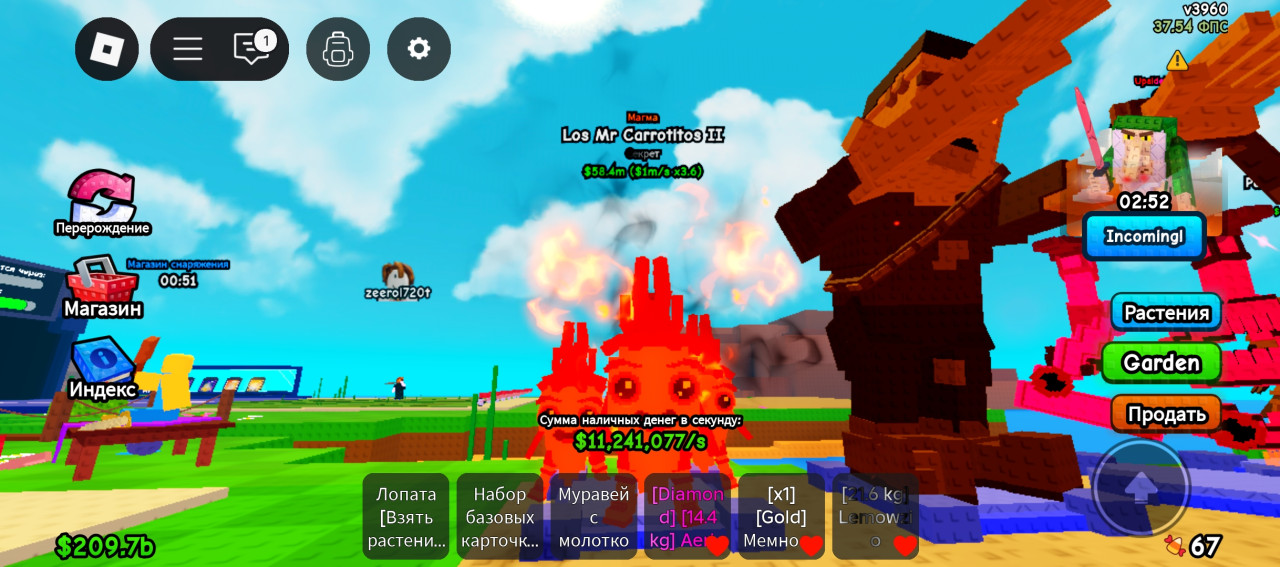The height and width of the screenshot is (567, 1280).
Task: Open the Roblox main menu
Action: pos(107,49)
